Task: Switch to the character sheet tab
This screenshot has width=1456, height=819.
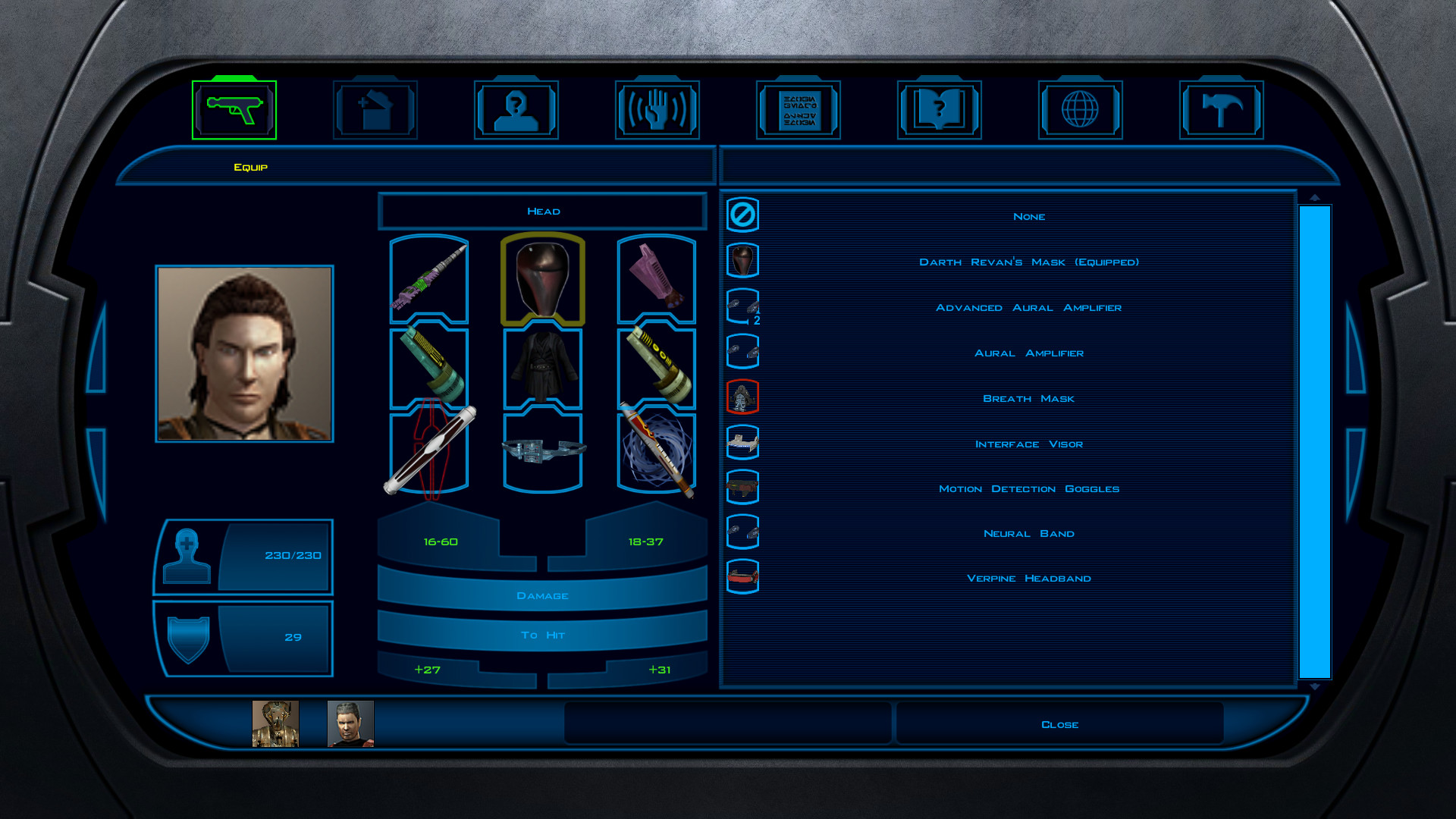Action: tap(516, 110)
